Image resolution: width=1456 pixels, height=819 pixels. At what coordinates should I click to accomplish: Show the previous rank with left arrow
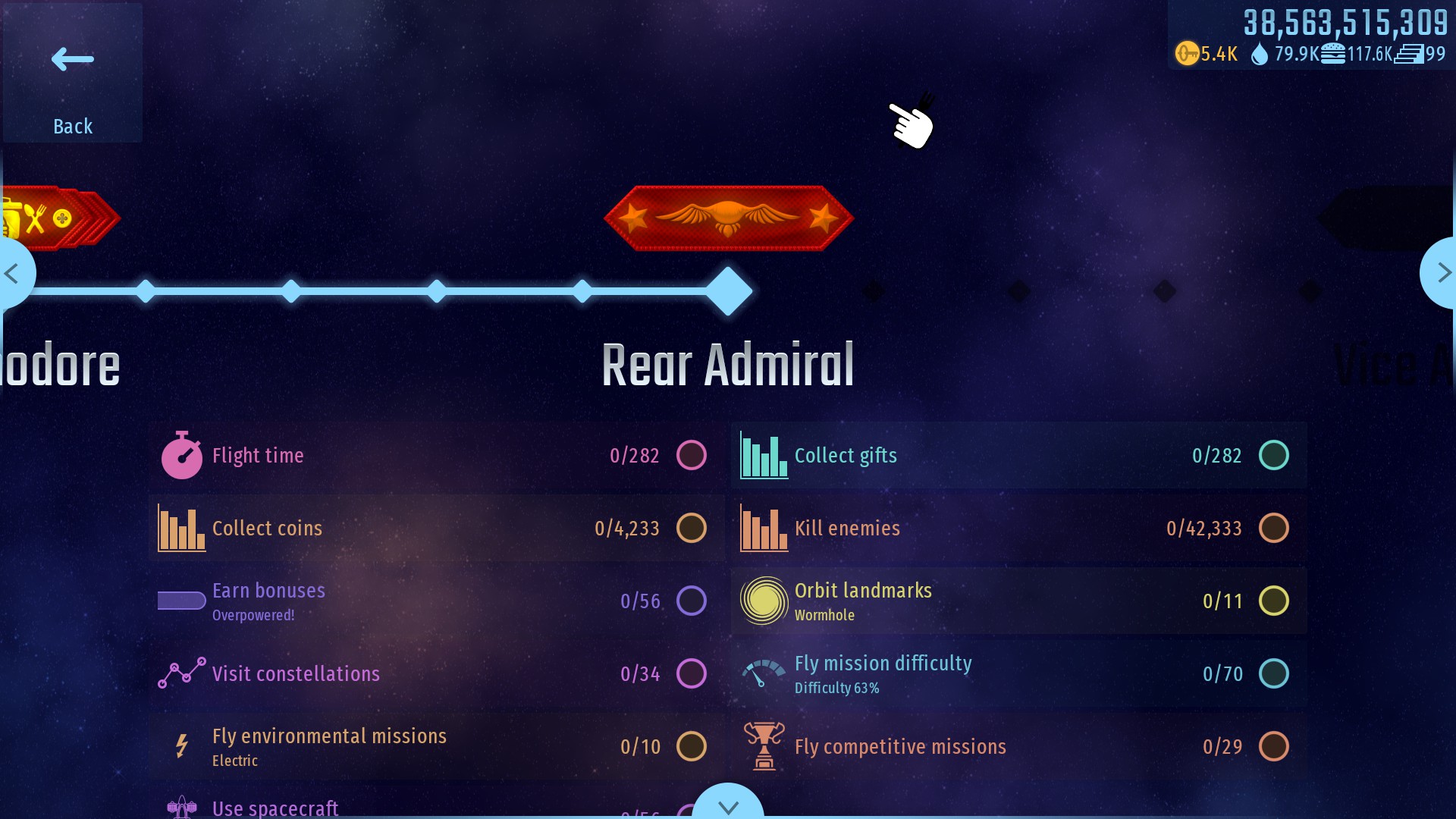click(x=13, y=273)
